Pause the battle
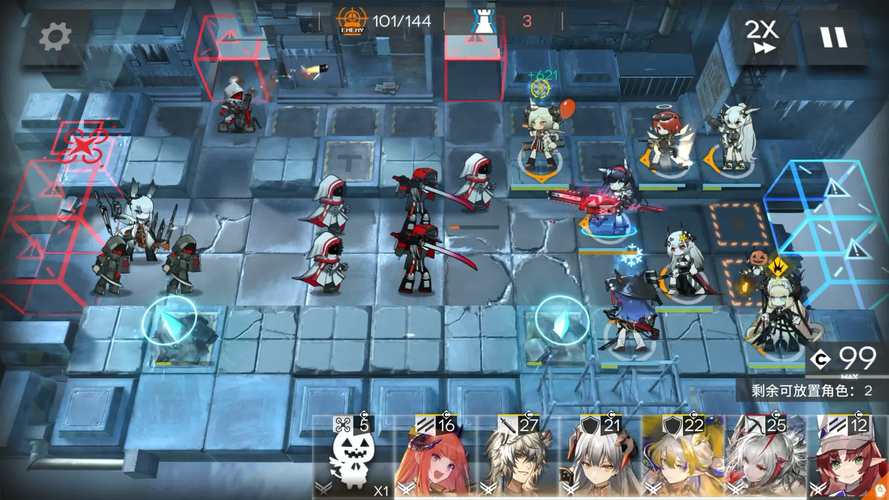Screen dimensions: 889x500 pos(833,37)
